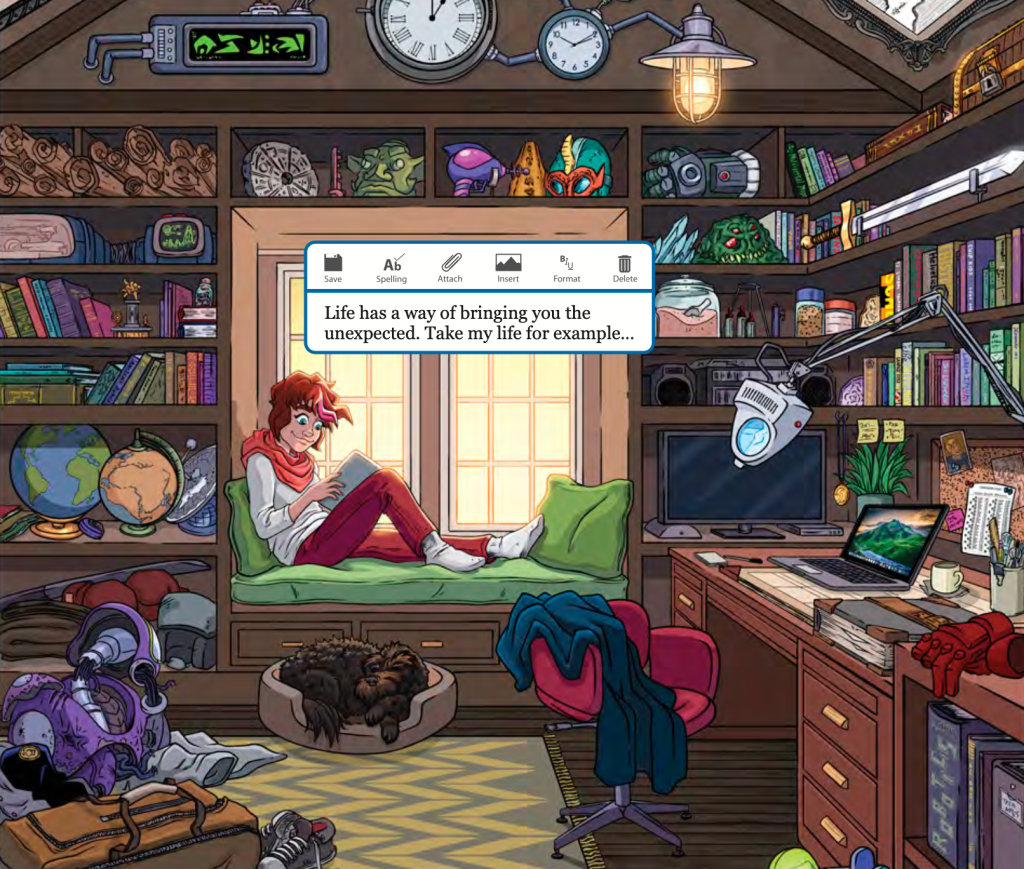Choose the Attach paperclip option
Viewport: 1024px width, 869px height.
[450, 267]
